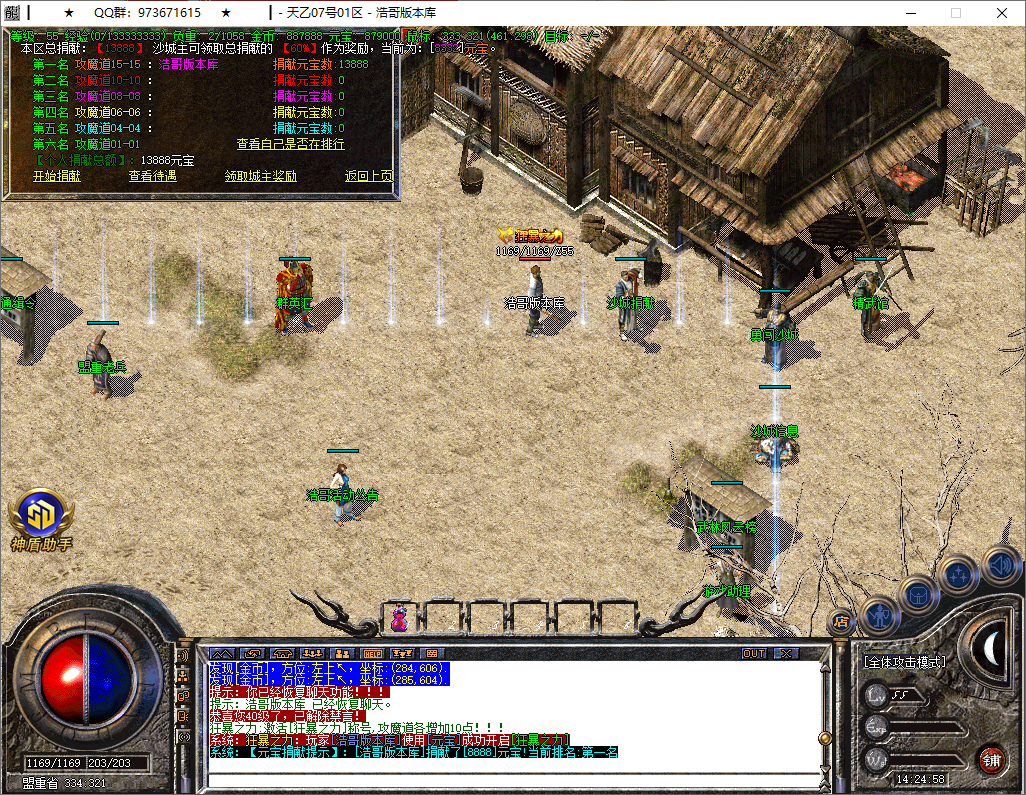This screenshot has height=795, width=1026.
Task: Close the chat panel with its X button
Action: [787, 653]
